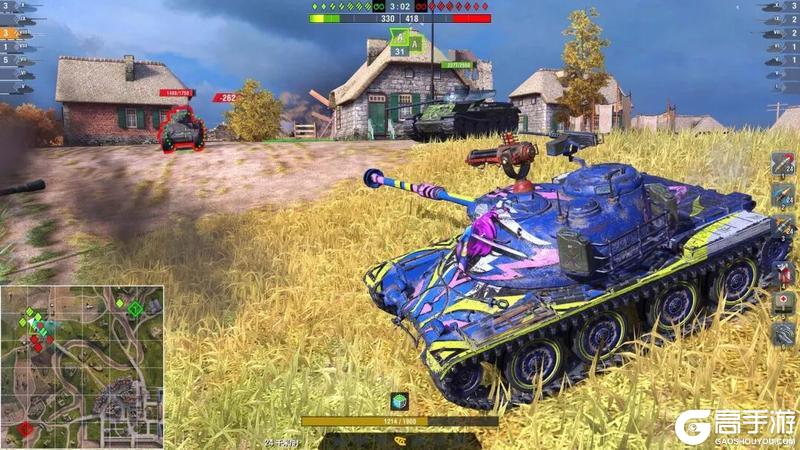
Task: Select the first shell type with red tip
Action: tap(783, 164)
